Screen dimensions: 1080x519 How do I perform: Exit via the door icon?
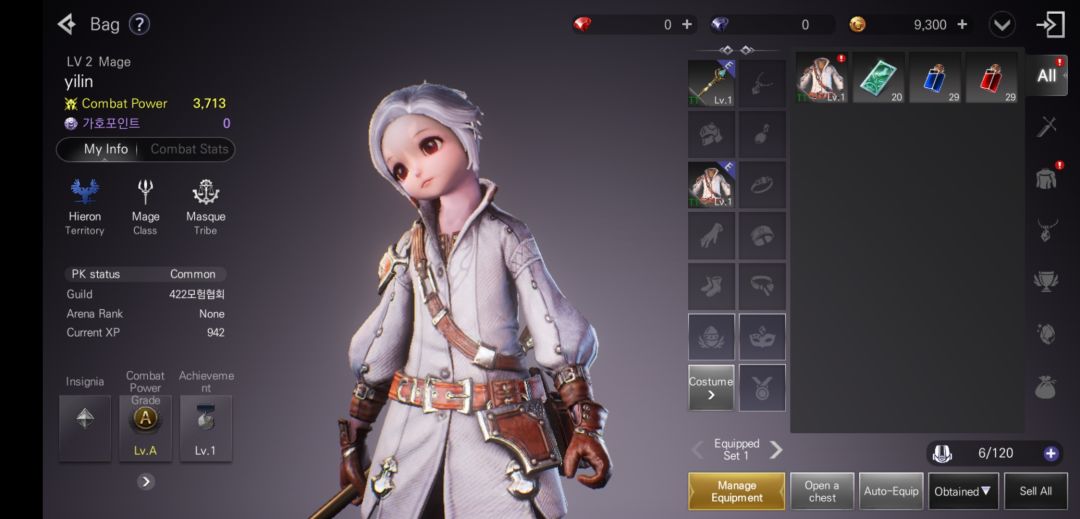pos(1050,24)
